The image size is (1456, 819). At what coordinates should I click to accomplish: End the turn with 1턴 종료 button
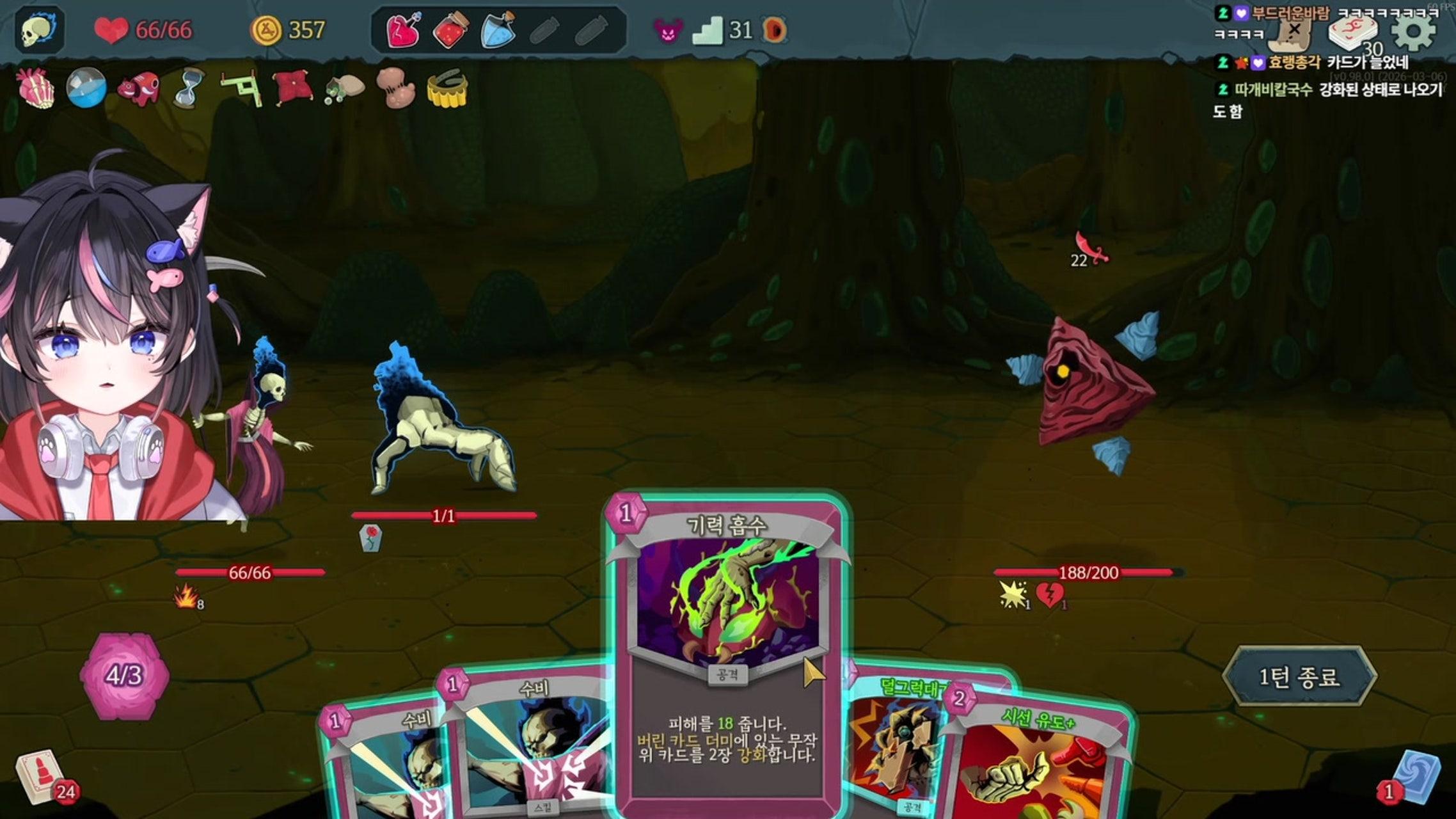tap(1299, 676)
